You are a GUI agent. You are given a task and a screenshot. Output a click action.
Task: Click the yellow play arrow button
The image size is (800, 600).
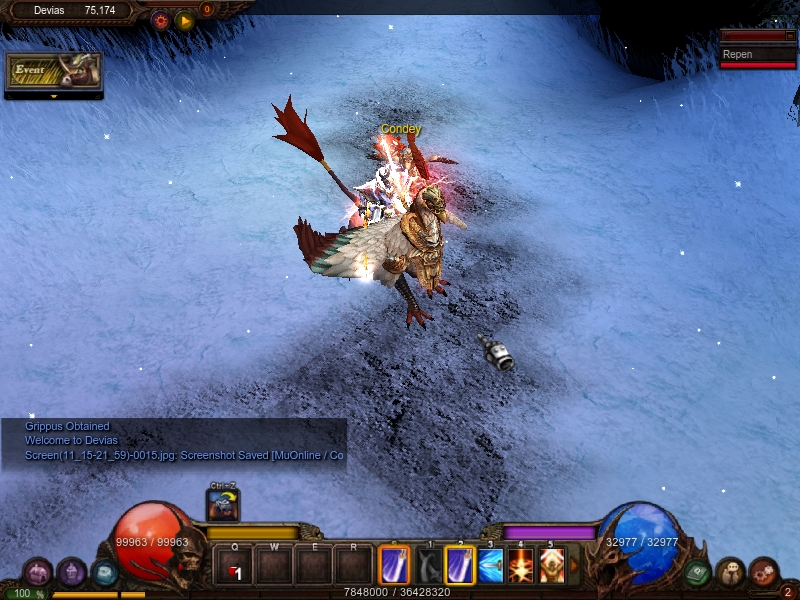184,19
